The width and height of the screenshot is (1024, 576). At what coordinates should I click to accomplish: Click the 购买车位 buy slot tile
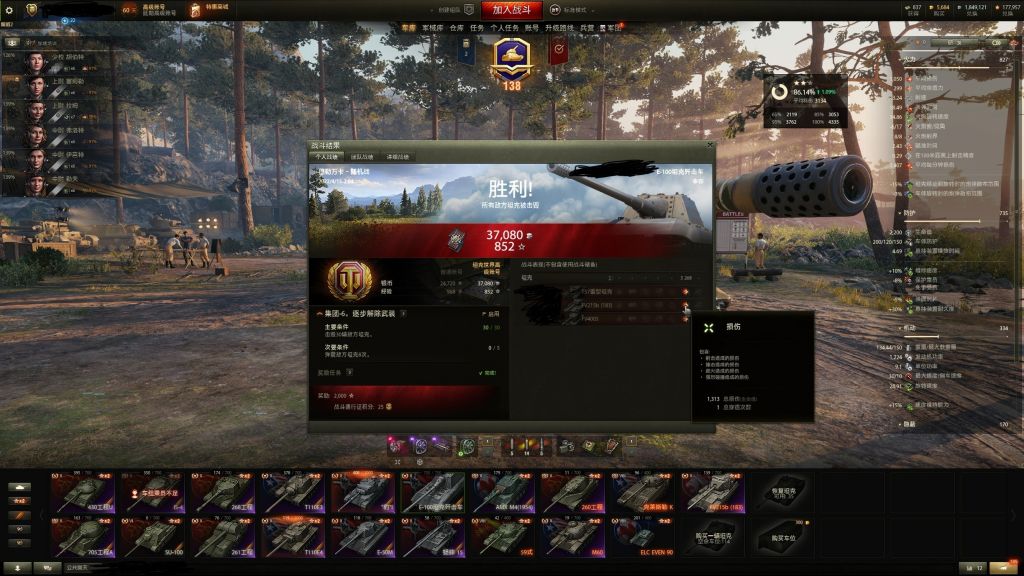pyautogui.click(x=784, y=537)
